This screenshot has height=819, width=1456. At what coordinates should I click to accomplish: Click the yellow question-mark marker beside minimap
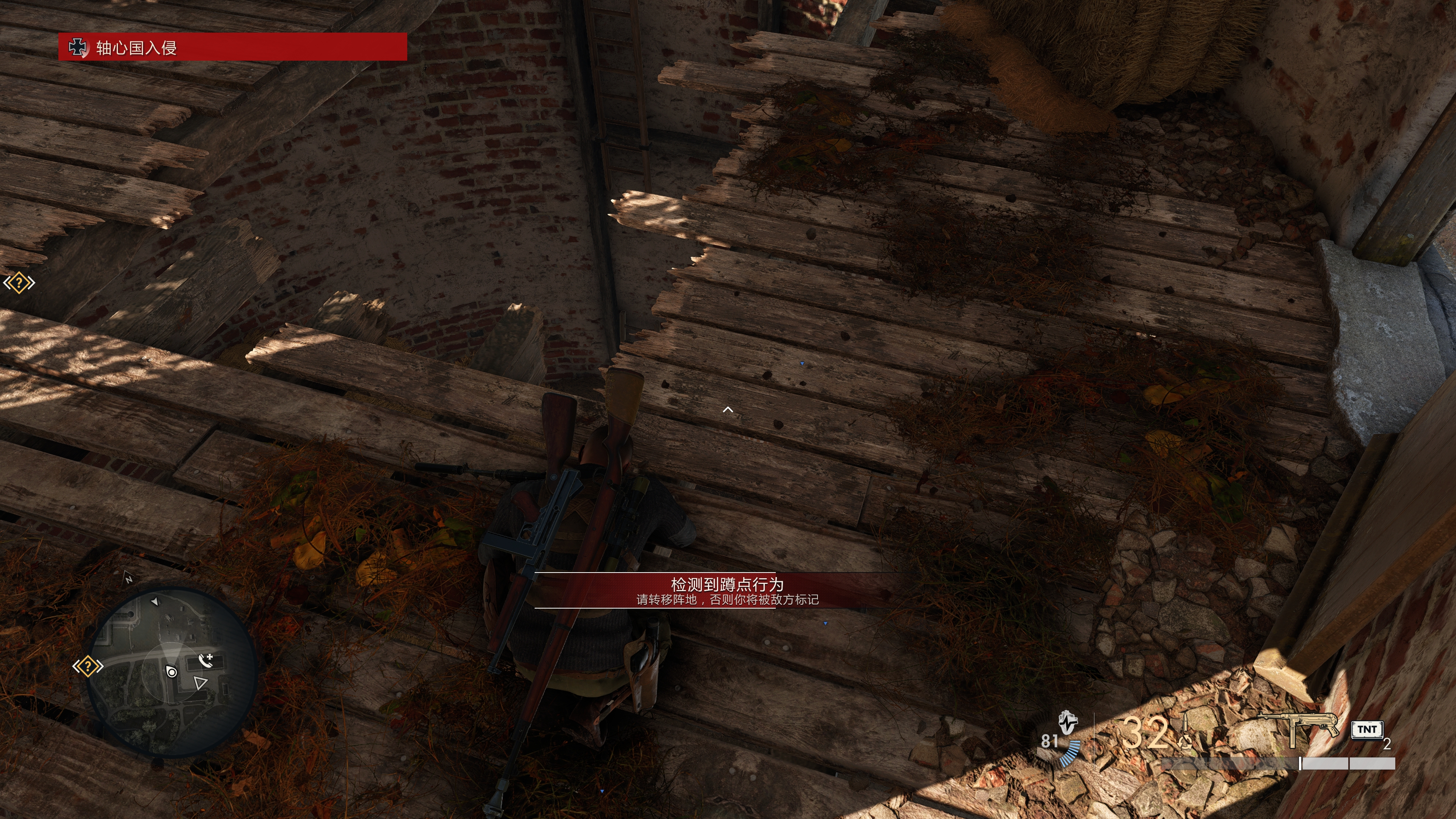click(88, 667)
